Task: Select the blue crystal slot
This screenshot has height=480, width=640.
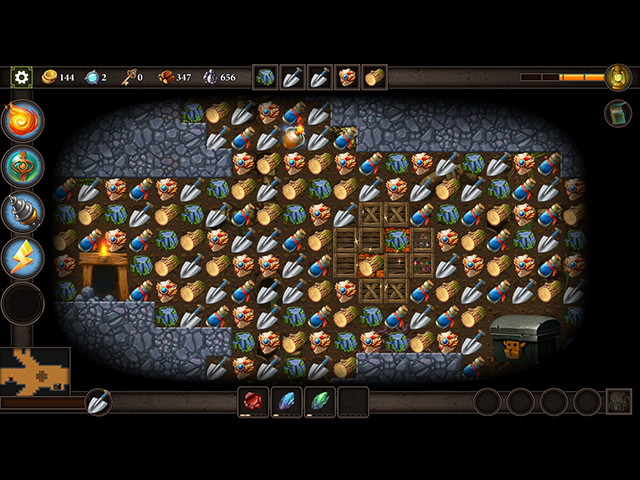Action: 287,402
